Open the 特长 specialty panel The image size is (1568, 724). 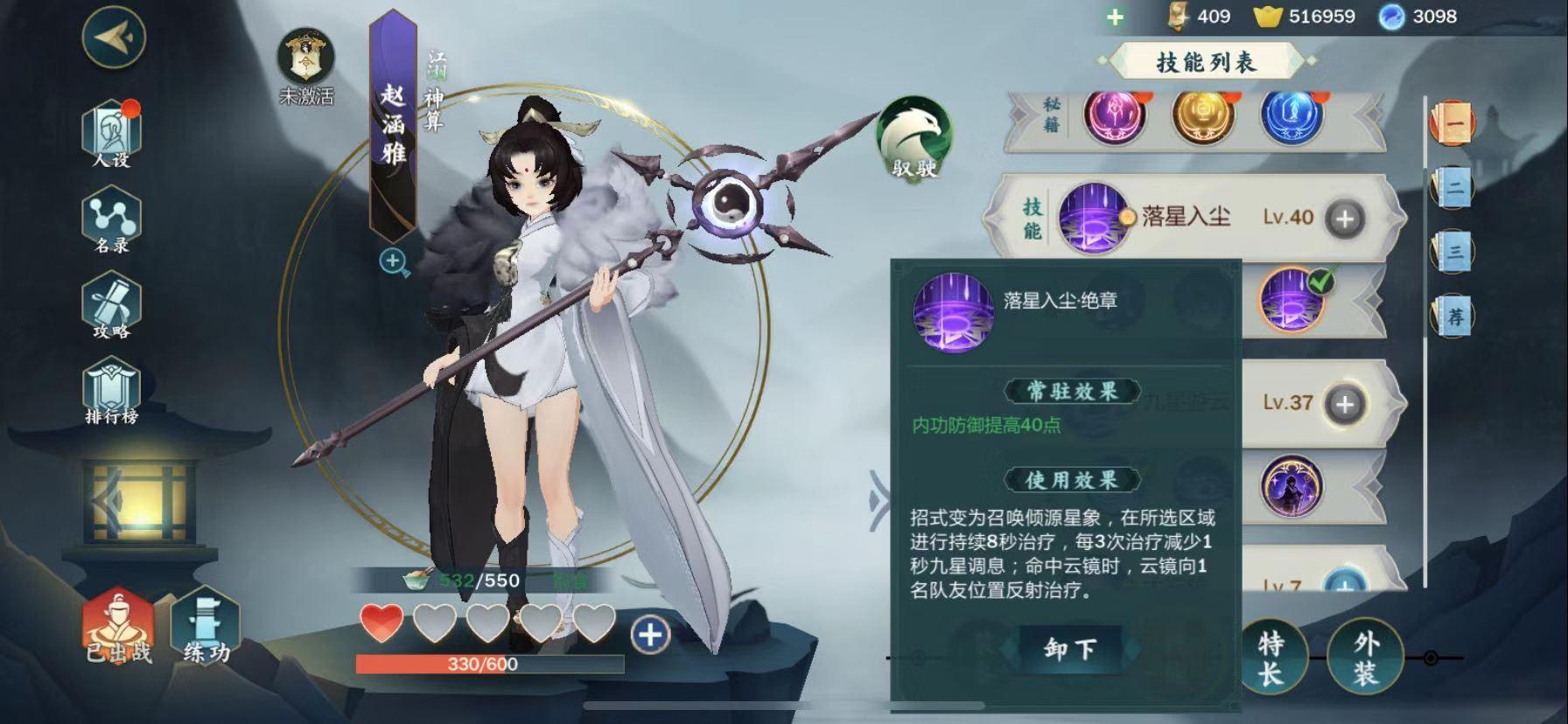pos(1270,658)
